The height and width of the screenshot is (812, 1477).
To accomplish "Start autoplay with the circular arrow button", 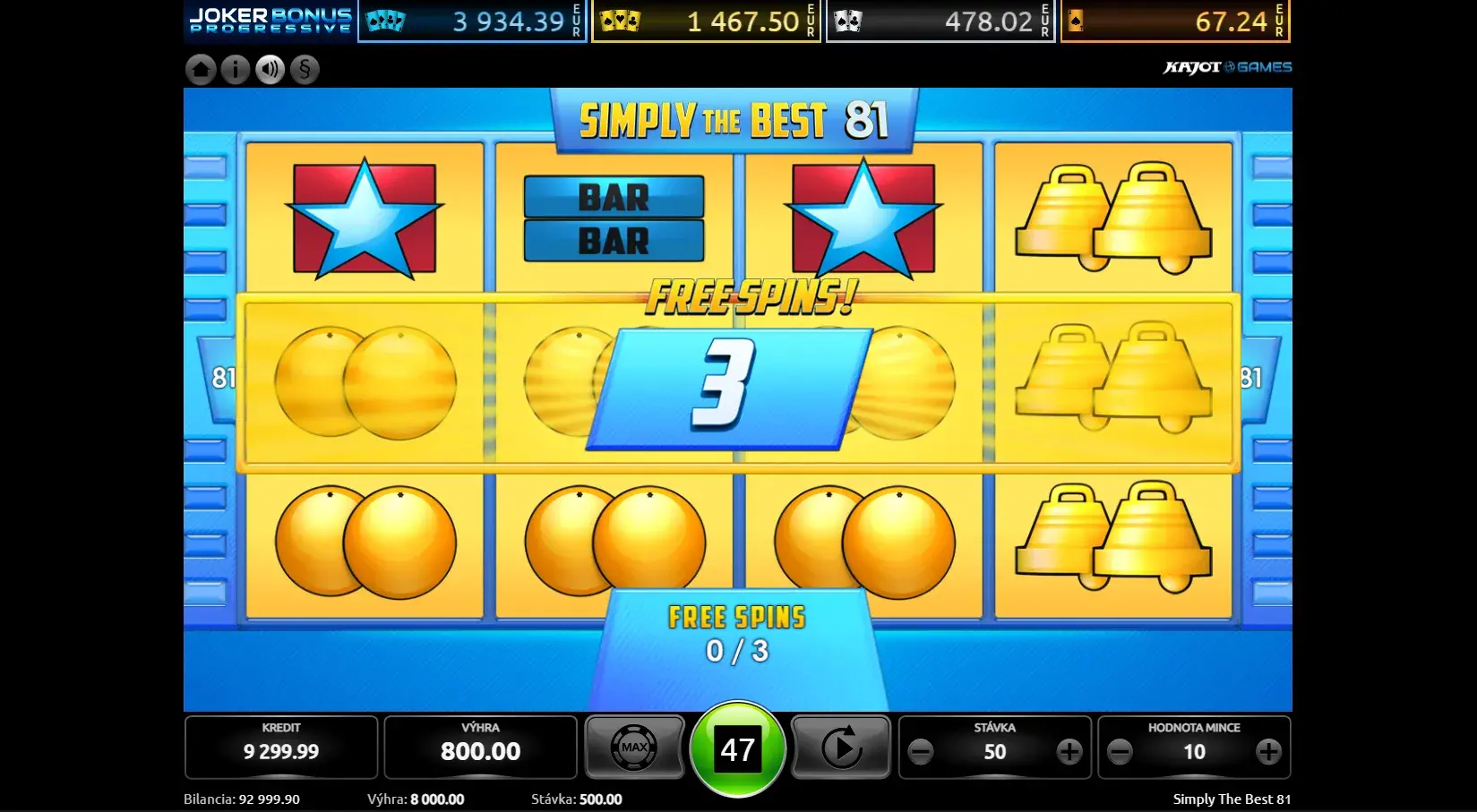I will tap(841, 748).
